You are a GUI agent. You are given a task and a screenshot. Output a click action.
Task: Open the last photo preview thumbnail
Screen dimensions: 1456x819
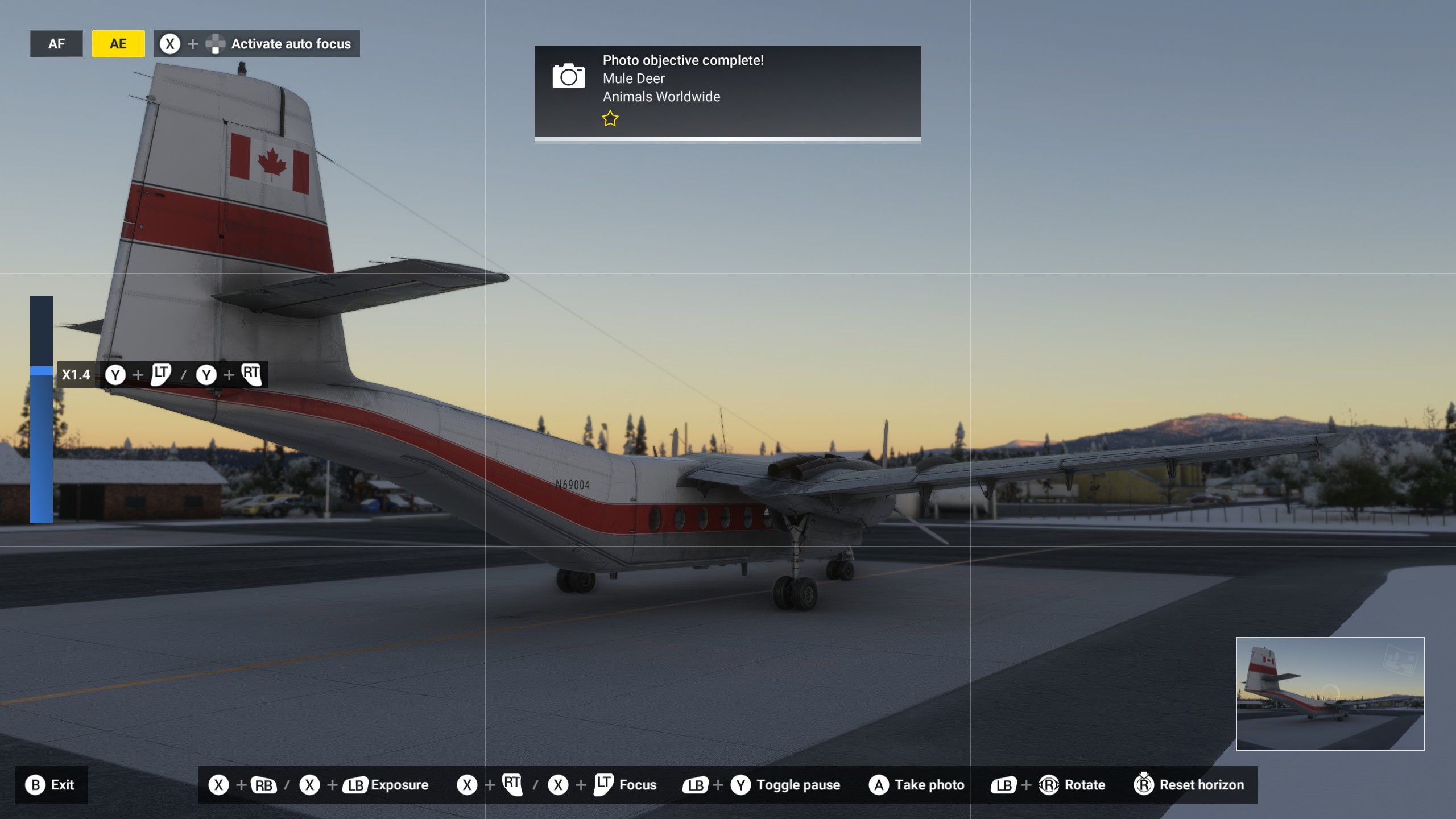[1330, 693]
